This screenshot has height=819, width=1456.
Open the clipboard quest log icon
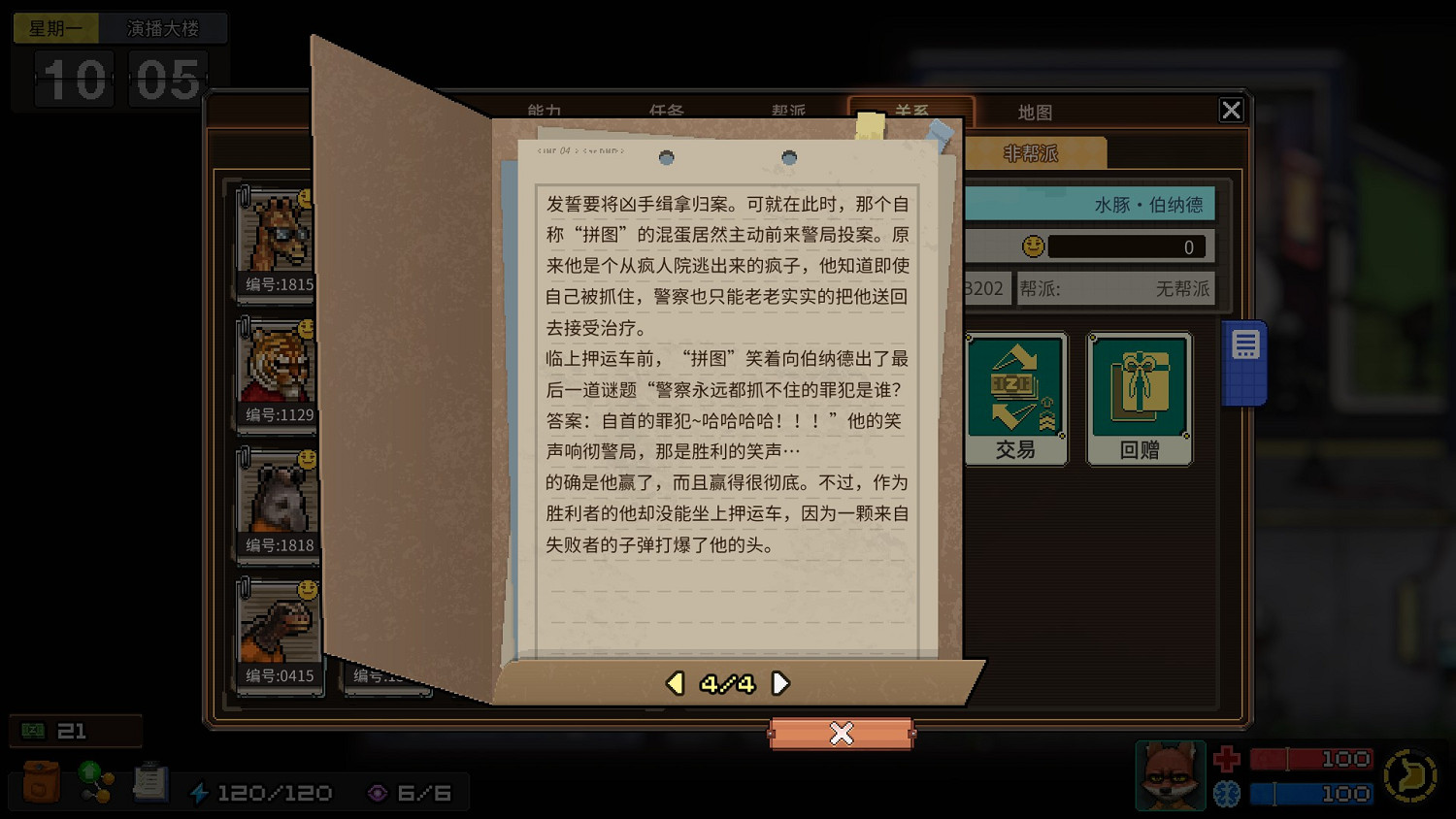150,781
